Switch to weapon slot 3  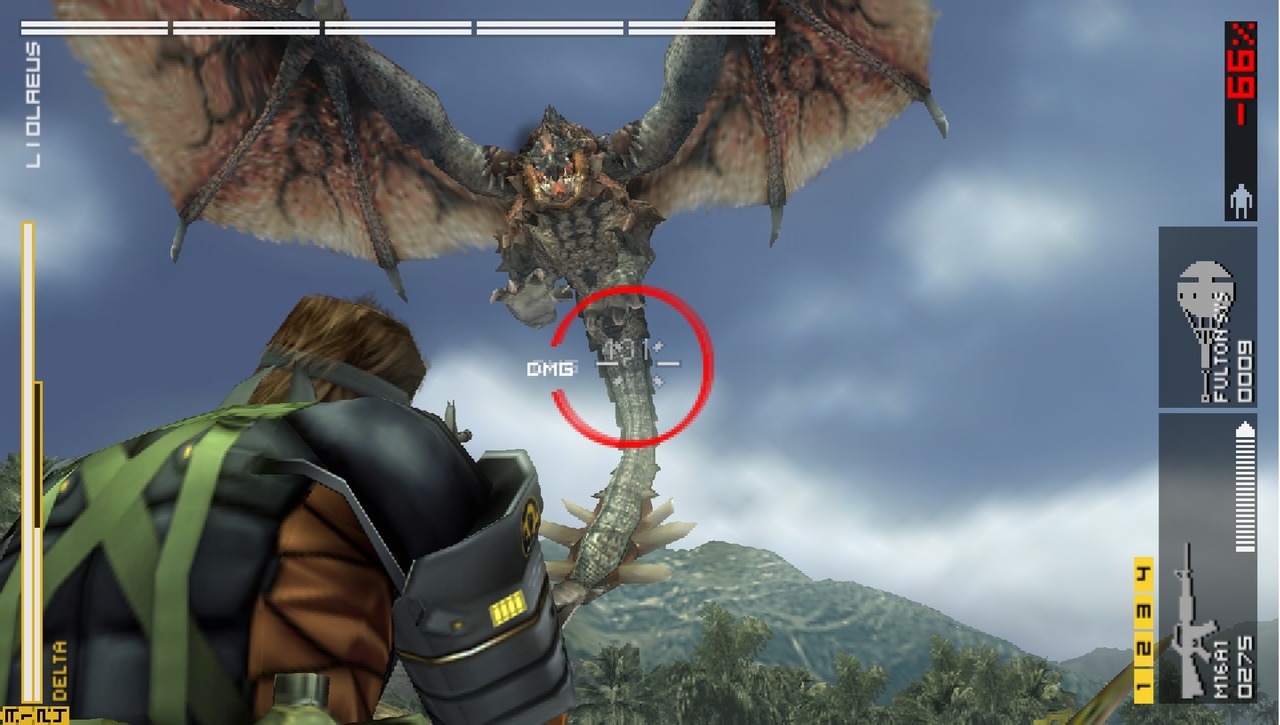pyautogui.click(x=1143, y=612)
